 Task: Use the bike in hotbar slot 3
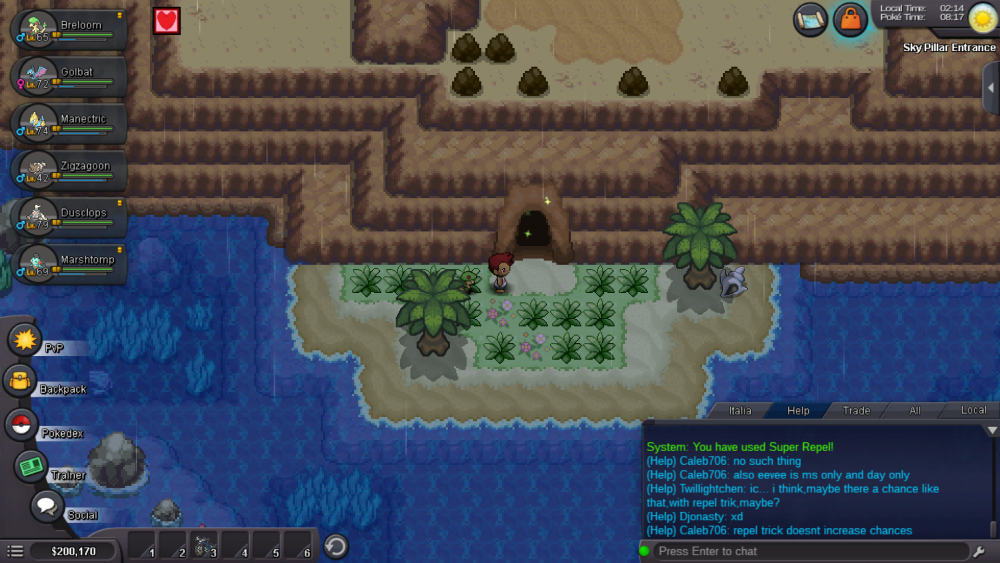[x=203, y=546]
